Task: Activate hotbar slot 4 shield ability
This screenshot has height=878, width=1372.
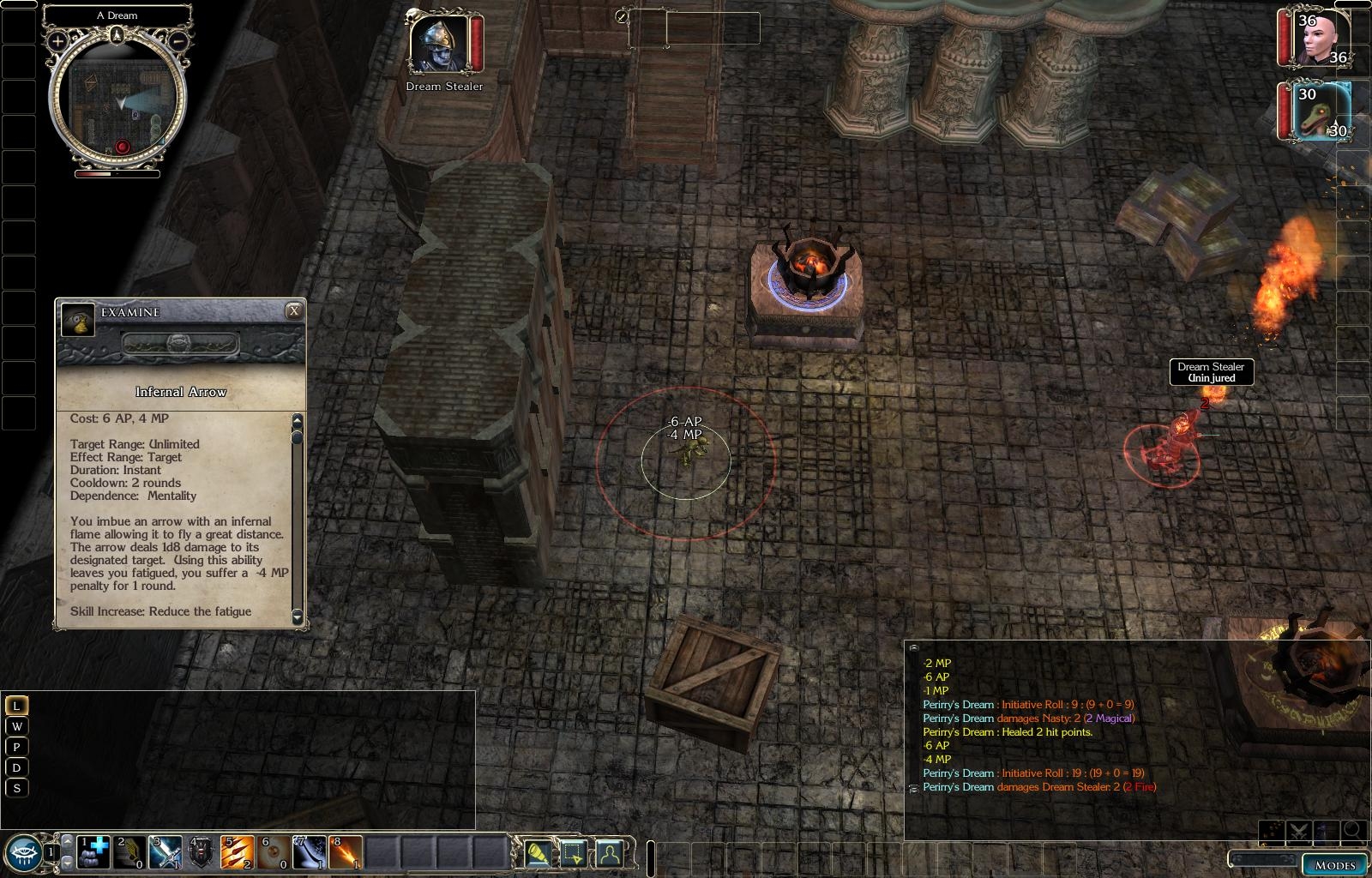Action: click(202, 852)
